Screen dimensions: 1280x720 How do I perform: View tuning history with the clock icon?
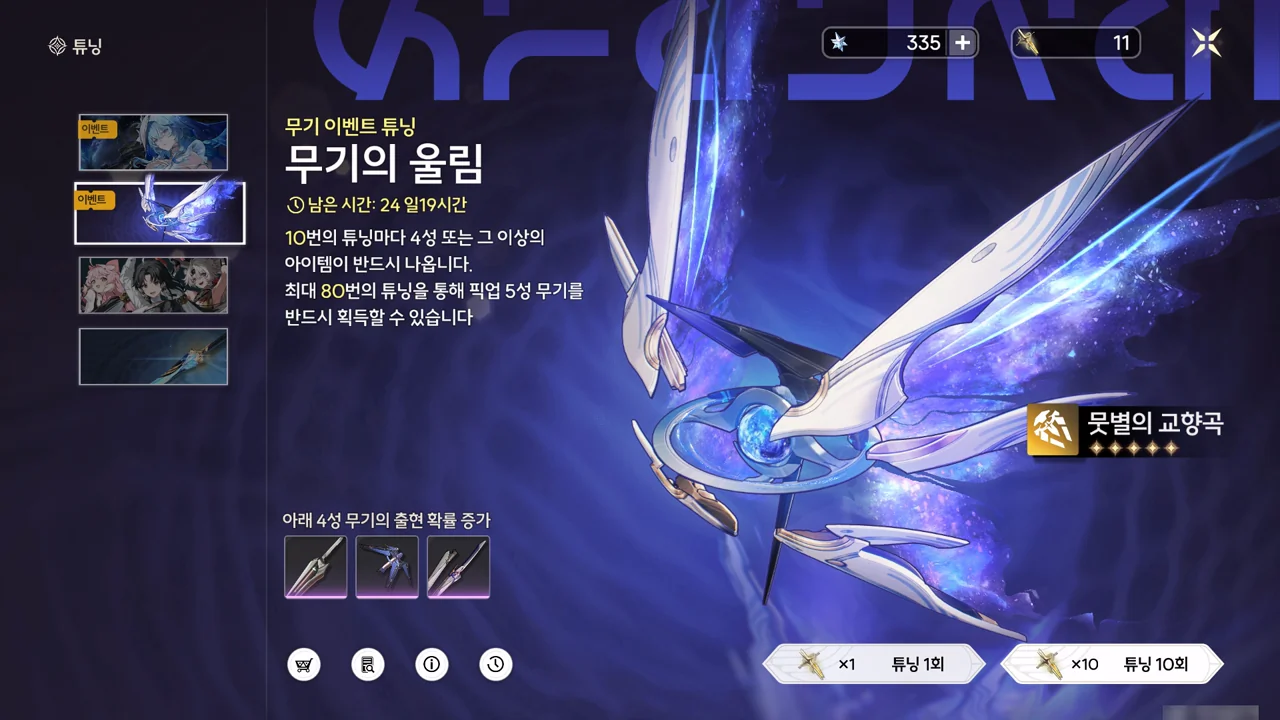(496, 664)
